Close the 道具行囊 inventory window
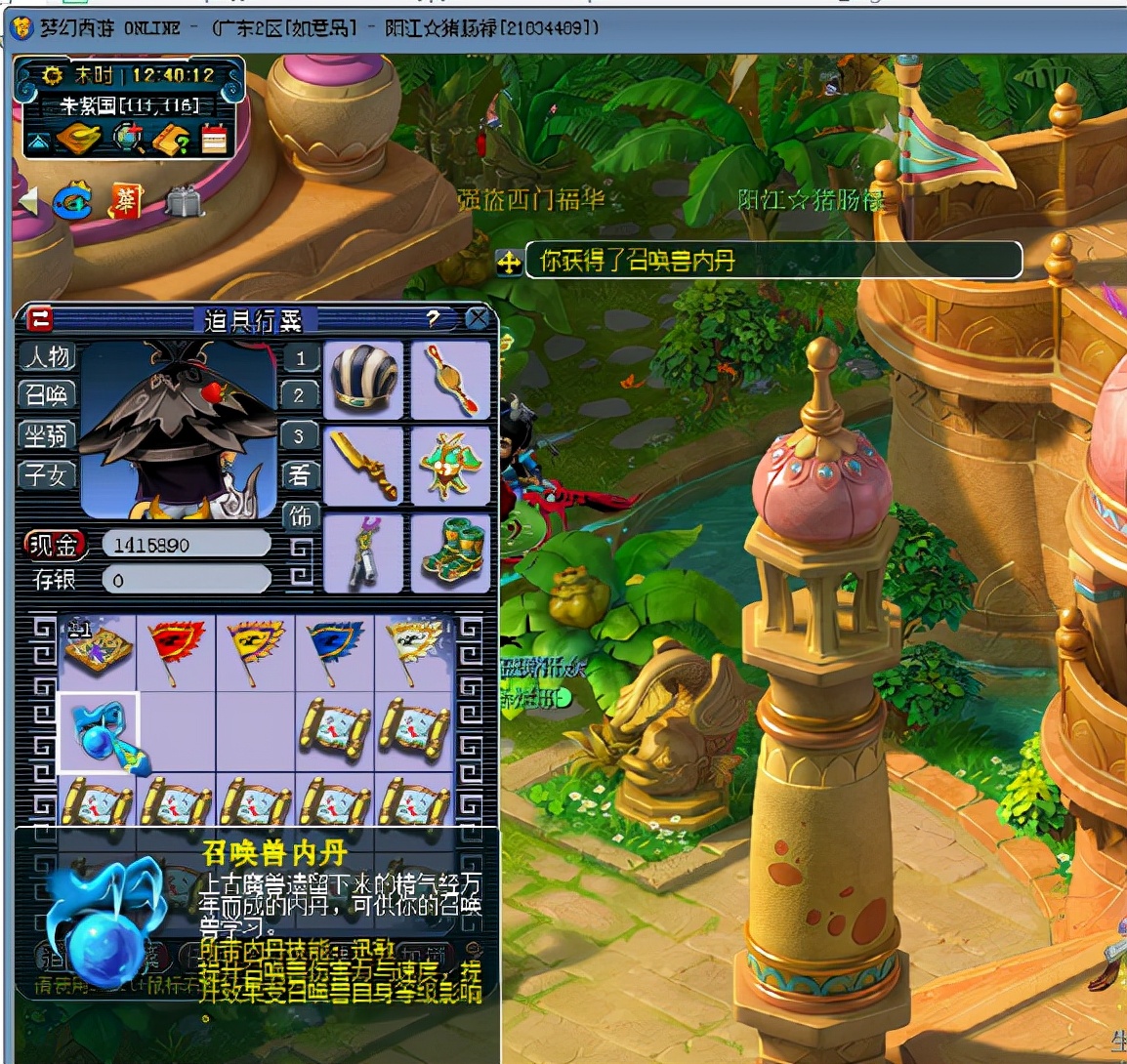Viewport: 1127px width, 1064px height. click(478, 318)
